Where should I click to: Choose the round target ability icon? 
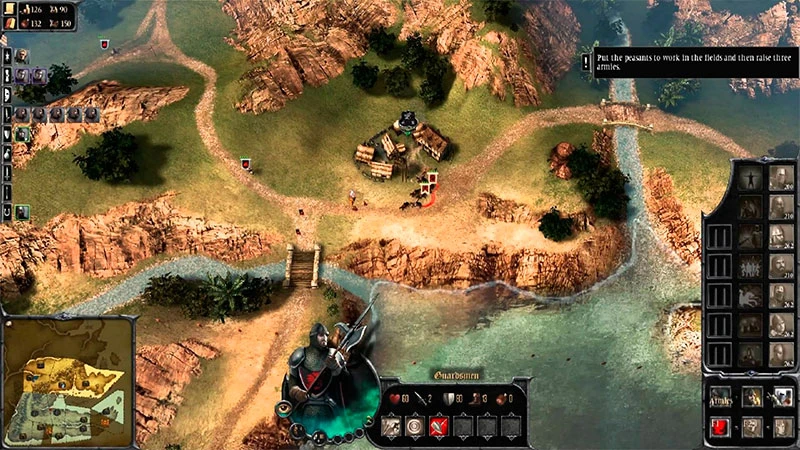414,427
